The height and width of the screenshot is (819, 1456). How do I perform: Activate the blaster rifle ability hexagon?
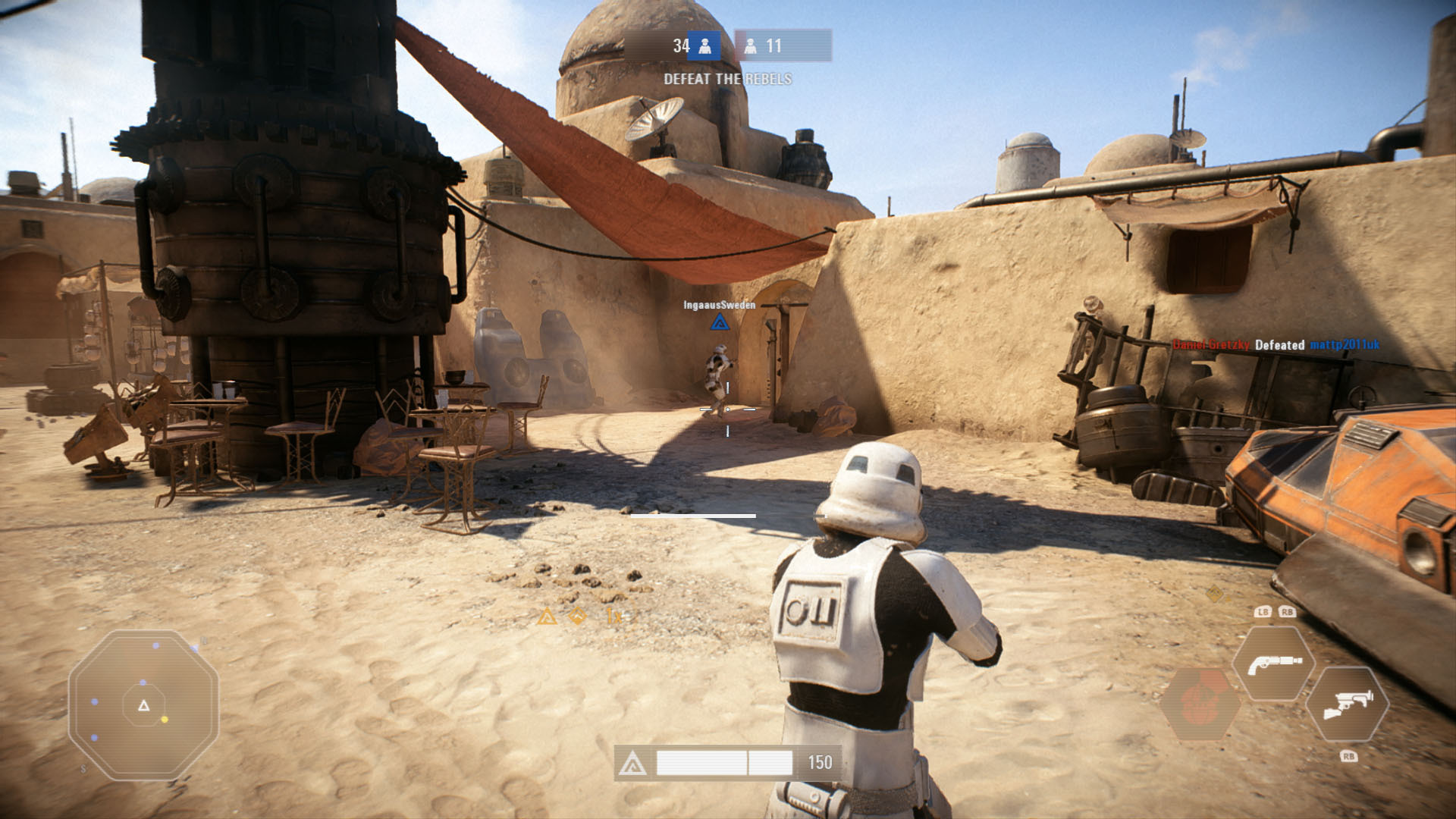[x=1347, y=704]
